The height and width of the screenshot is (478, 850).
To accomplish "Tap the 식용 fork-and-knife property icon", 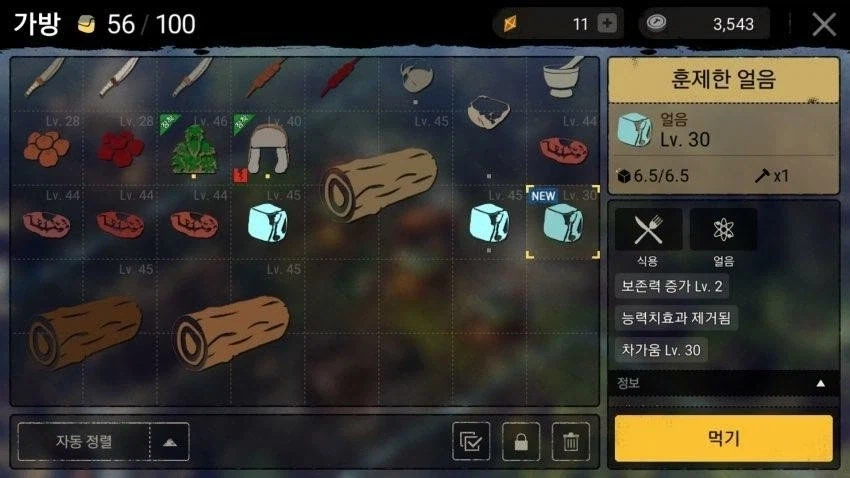I will (x=648, y=230).
